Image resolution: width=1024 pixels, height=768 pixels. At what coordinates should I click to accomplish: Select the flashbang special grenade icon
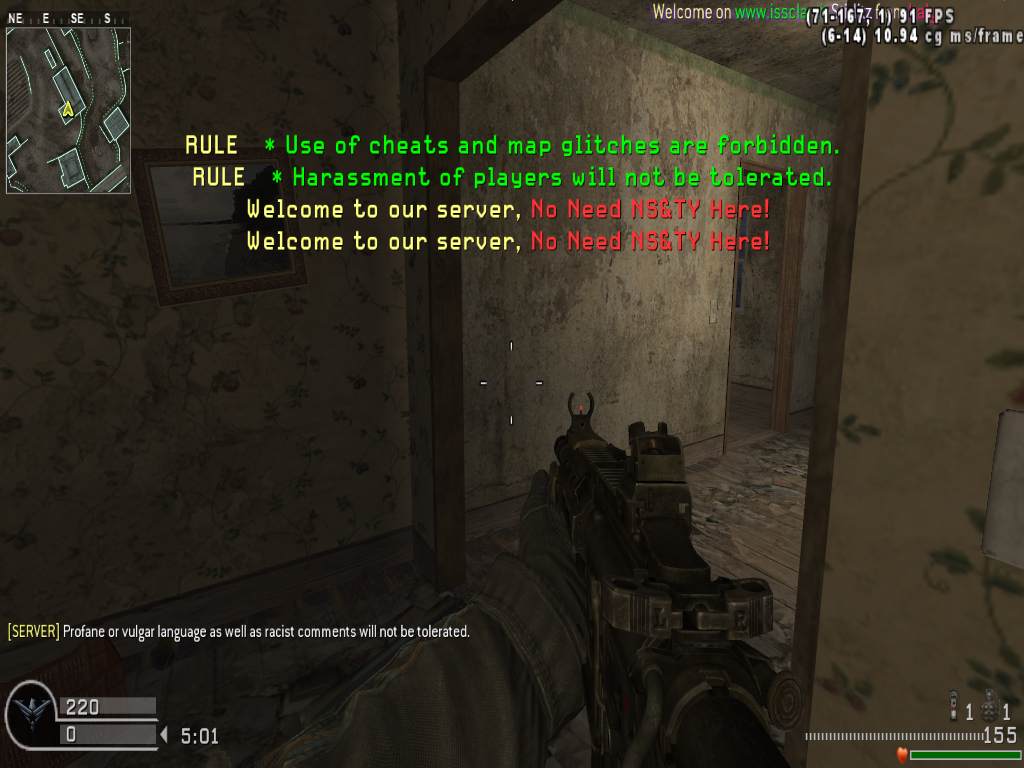click(953, 705)
